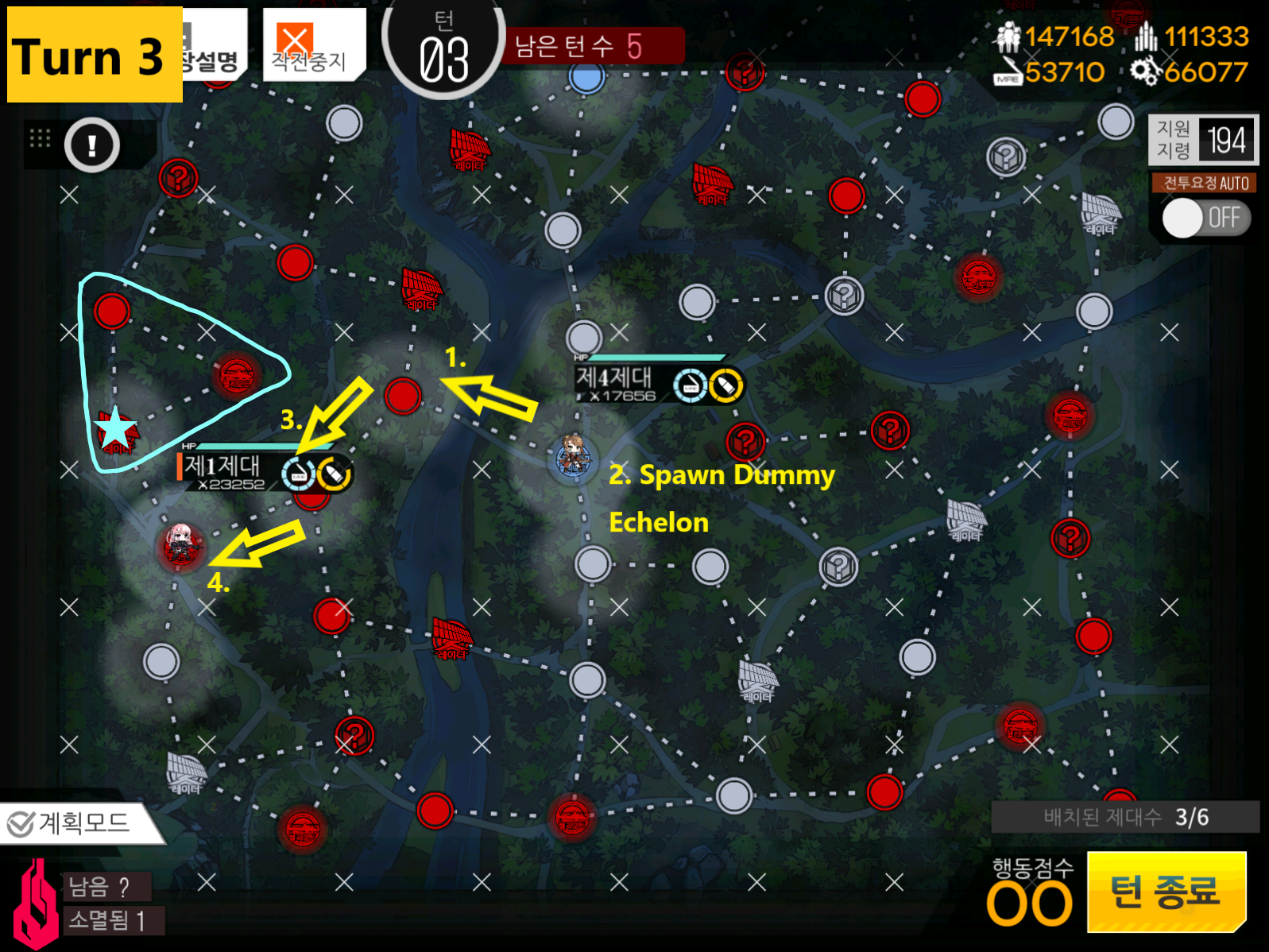1269x952 pixels.
Task: Click the ration gauge icon on 제4제대
Action: click(x=691, y=385)
